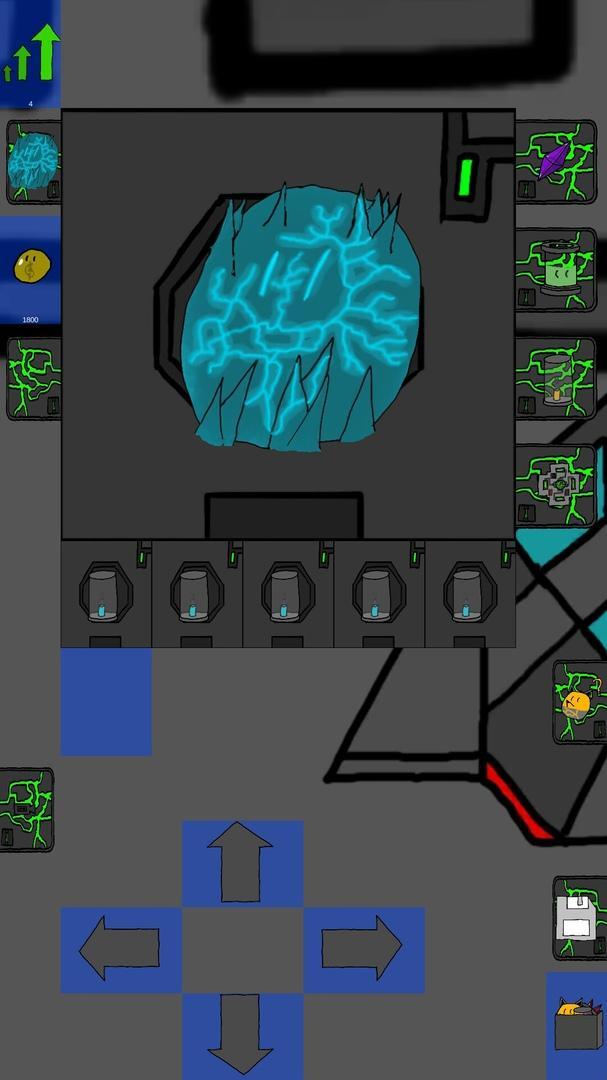Tap the left arrow movement button

(x=120, y=949)
